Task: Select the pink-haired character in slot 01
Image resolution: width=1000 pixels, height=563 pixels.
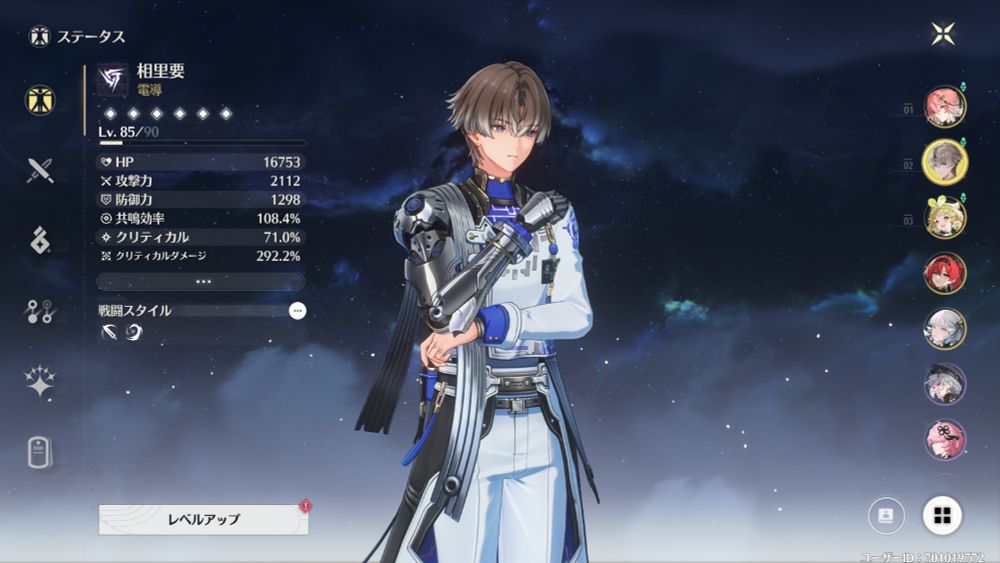Action: tap(944, 107)
